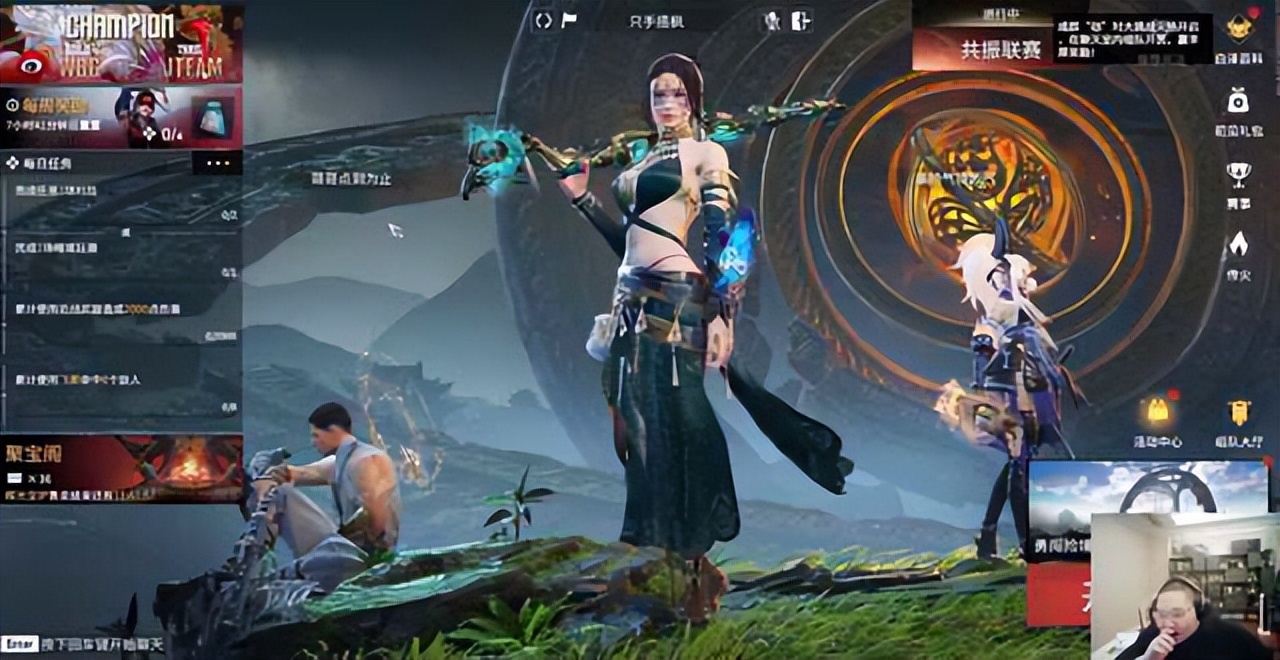Viewport: 1280px width, 660px height.
Task: Click the three-dot daily tasks menu
Action: 217,163
